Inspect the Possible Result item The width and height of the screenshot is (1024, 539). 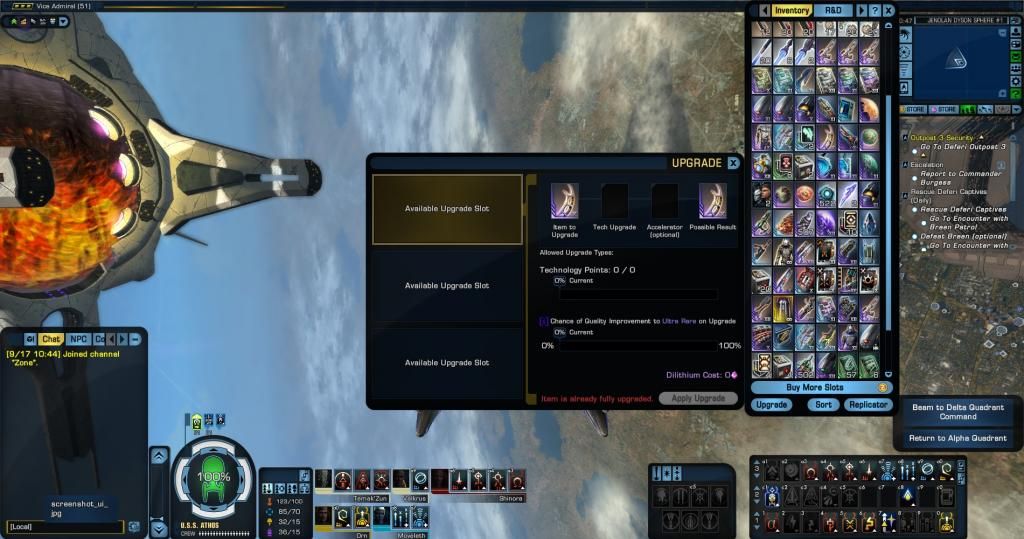pyautogui.click(x=714, y=200)
